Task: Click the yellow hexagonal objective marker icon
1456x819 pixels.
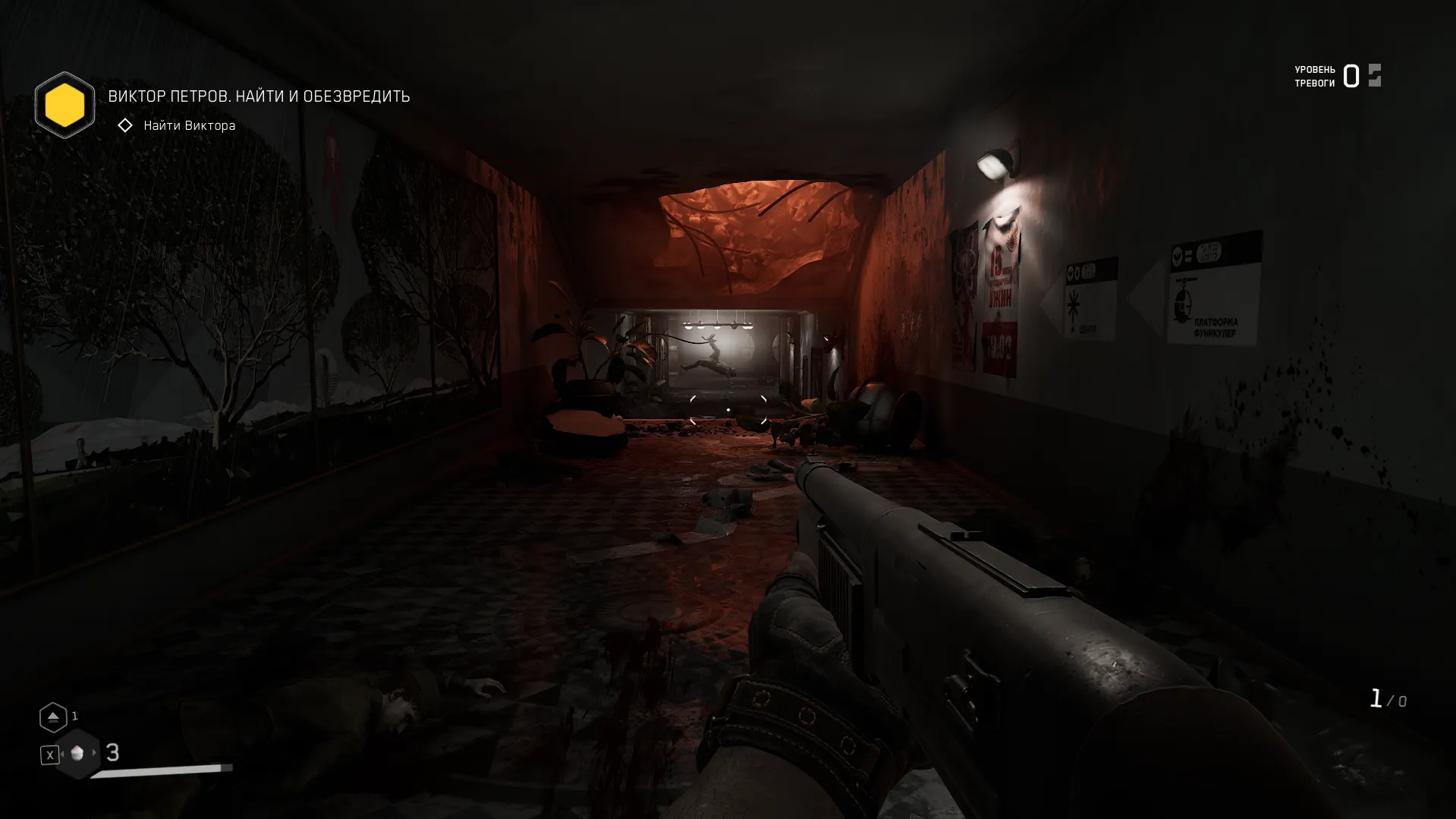Action: point(64,104)
